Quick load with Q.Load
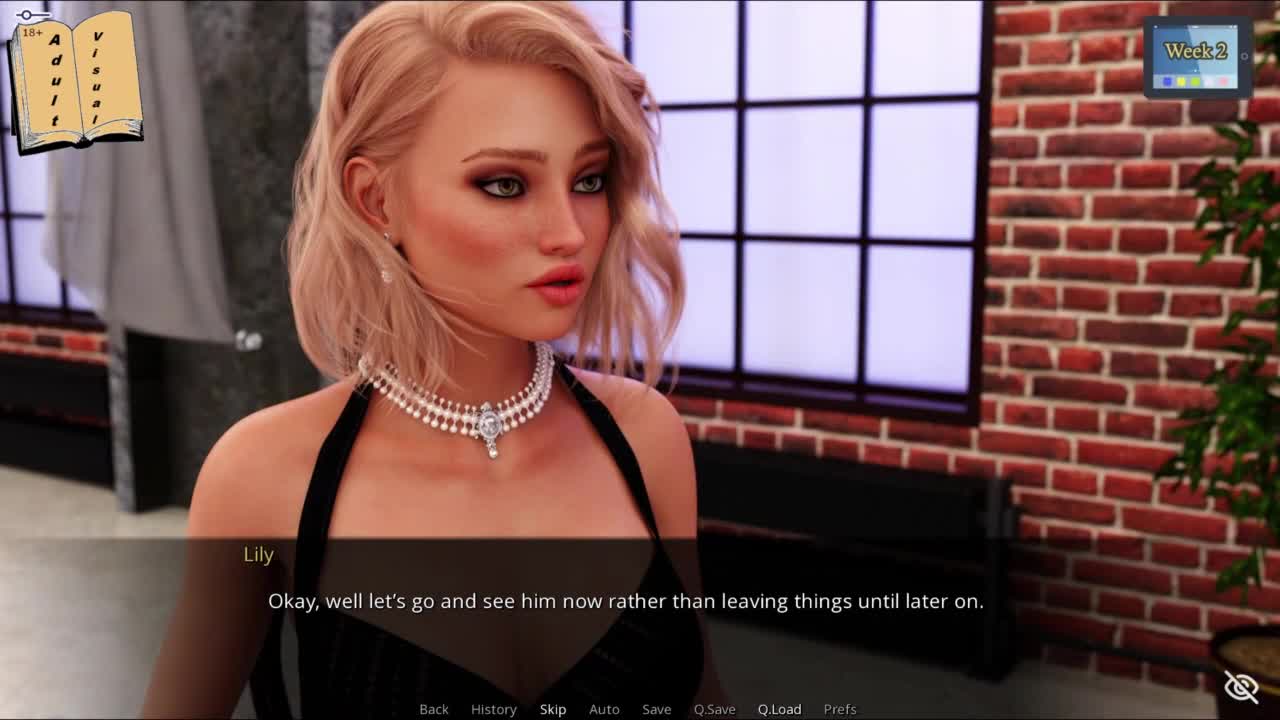This screenshot has width=1280, height=720. tap(780, 709)
